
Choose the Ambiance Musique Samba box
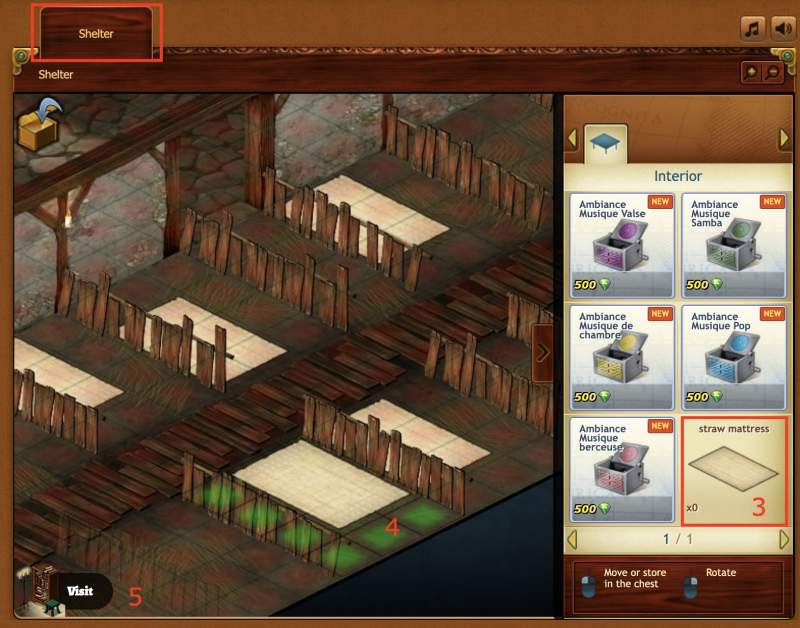pos(734,246)
